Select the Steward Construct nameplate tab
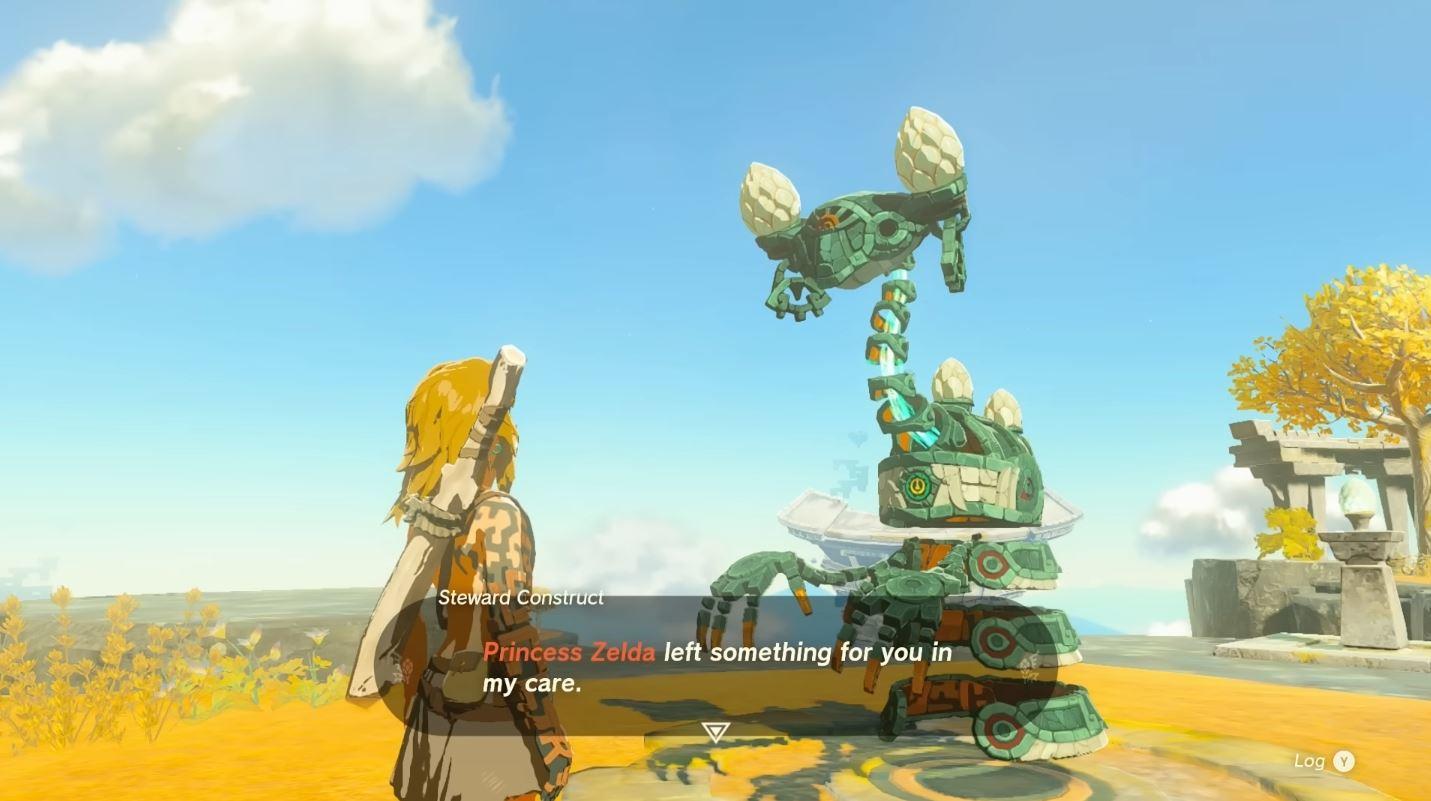 click(x=521, y=598)
